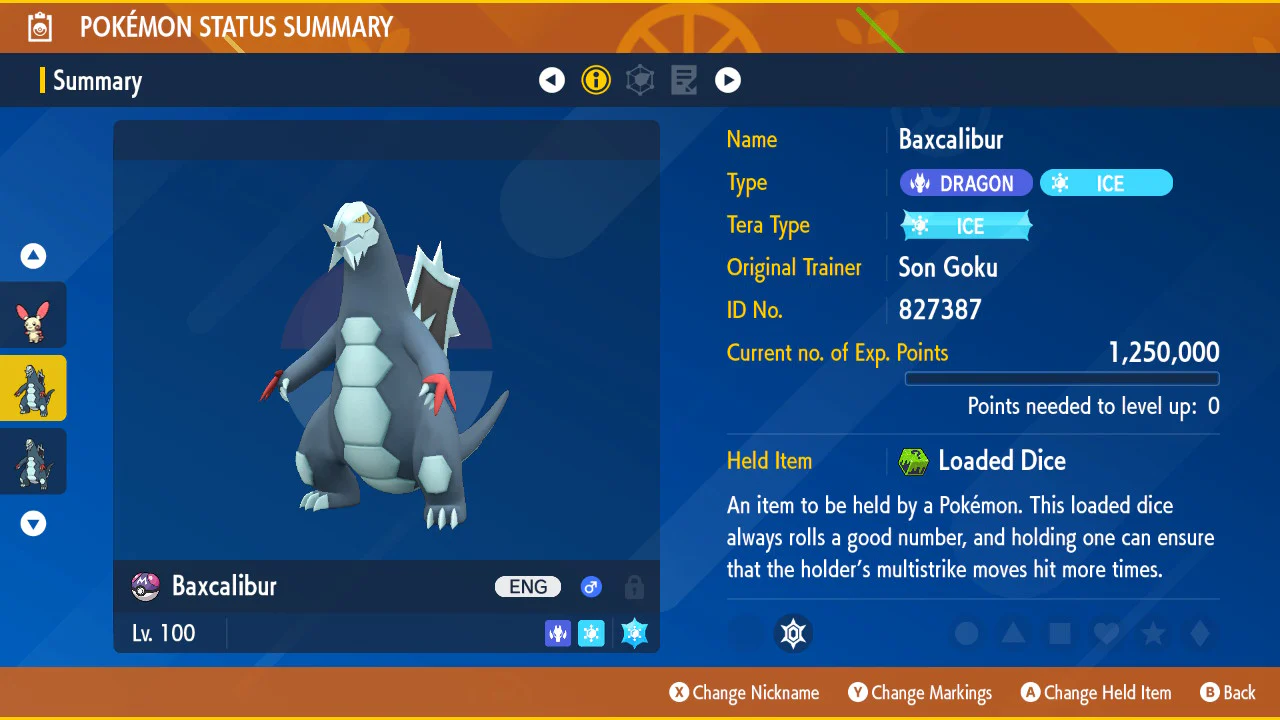Toggle the triangle marking
Image resolution: width=1280 pixels, height=720 pixels.
(1013, 633)
